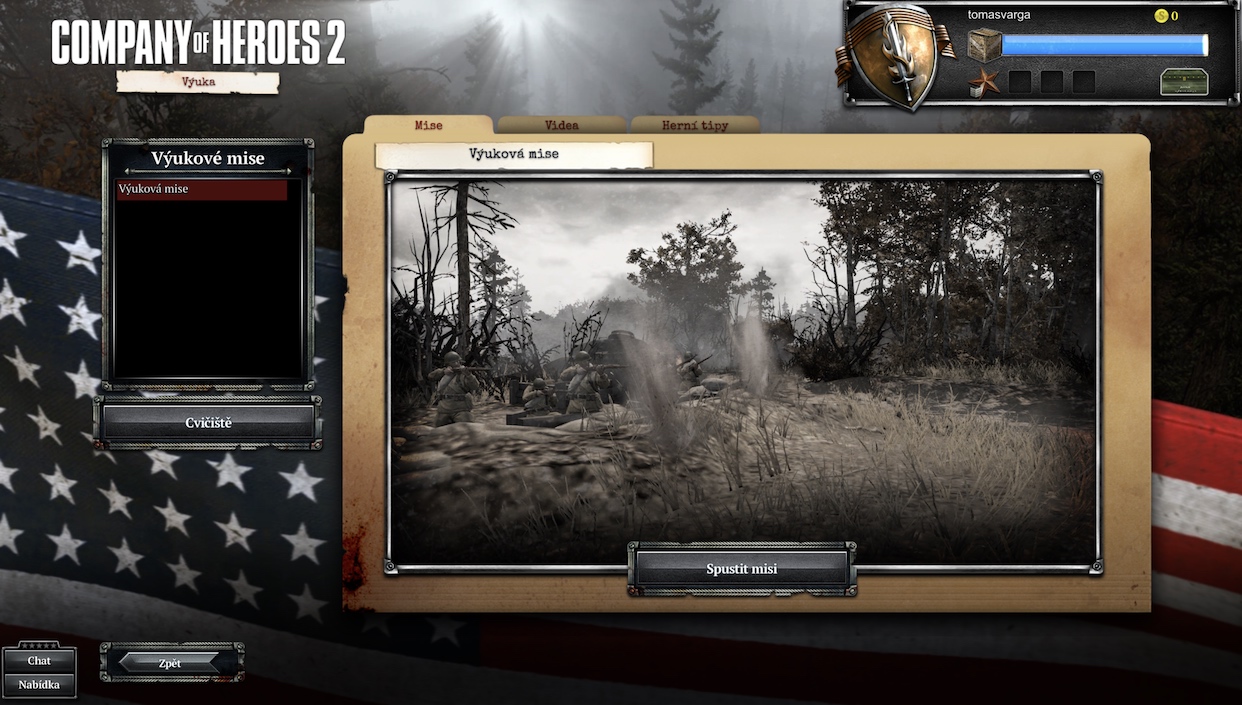Click the mission preview image
Image resolution: width=1242 pixels, height=705 pixels.
[742, 360]
